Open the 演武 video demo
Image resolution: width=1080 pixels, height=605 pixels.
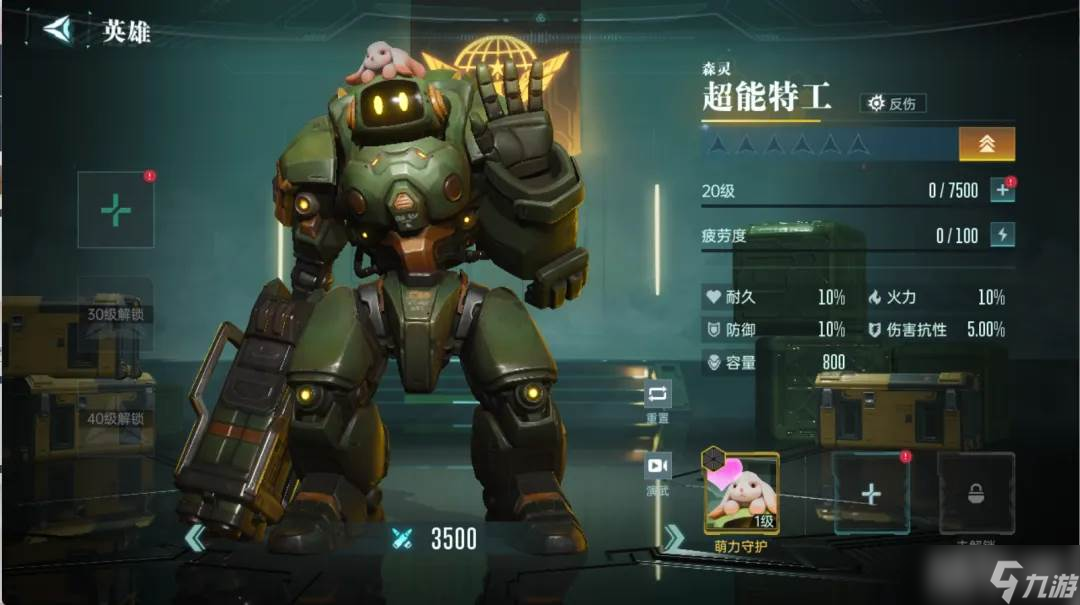658,472
